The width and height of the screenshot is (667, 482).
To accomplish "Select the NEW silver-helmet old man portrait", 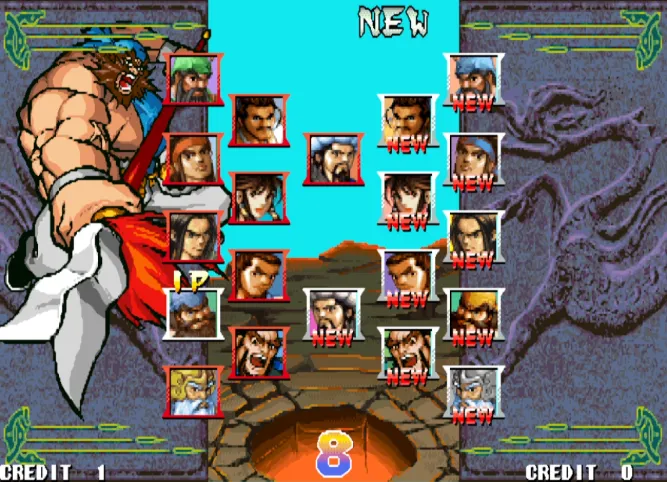I will (473, 391).
